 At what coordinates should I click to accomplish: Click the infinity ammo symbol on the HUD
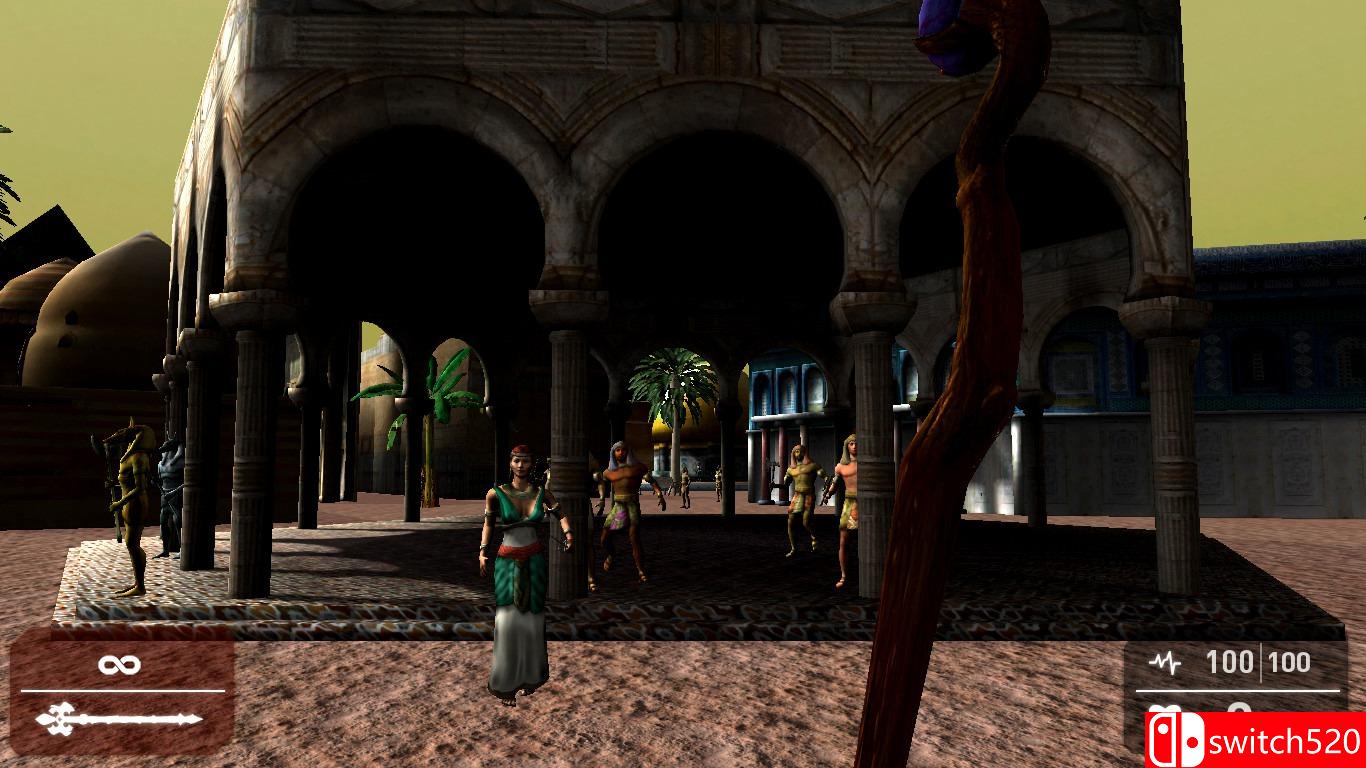pos(118,663)
